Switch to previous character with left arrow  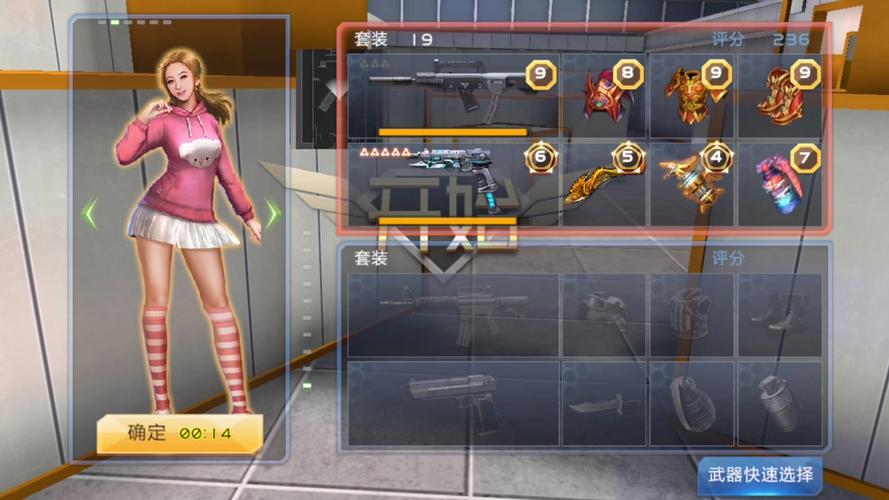point(90,212)
